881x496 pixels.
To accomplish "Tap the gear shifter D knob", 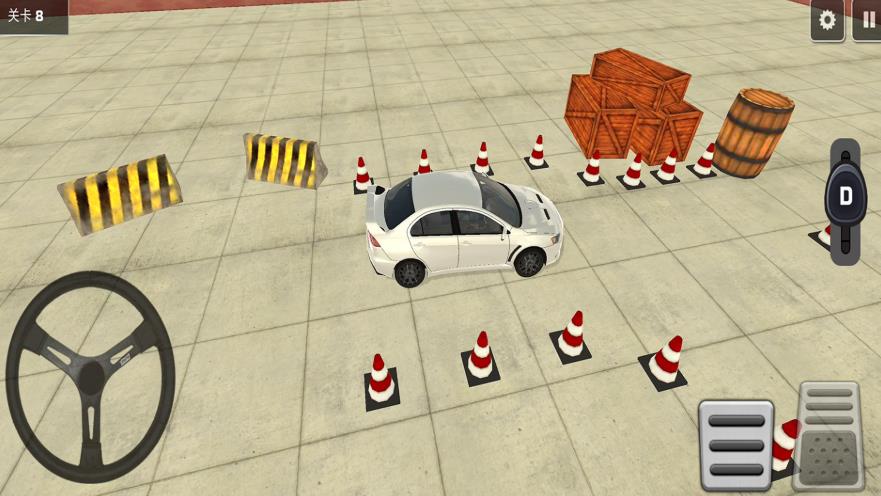I will pos(845,196).
